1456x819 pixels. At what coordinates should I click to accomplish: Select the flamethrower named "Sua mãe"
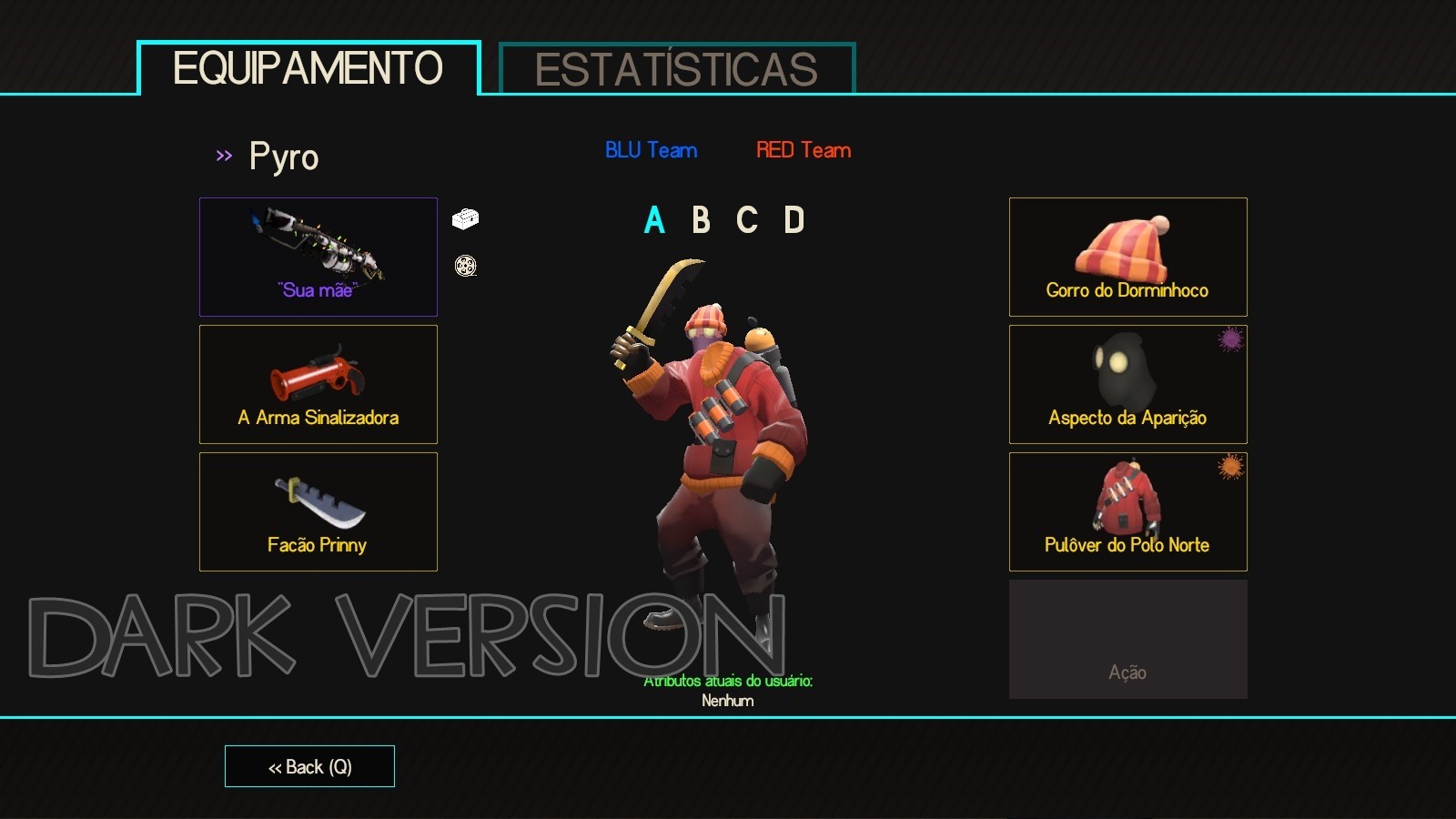click(318, 256)
